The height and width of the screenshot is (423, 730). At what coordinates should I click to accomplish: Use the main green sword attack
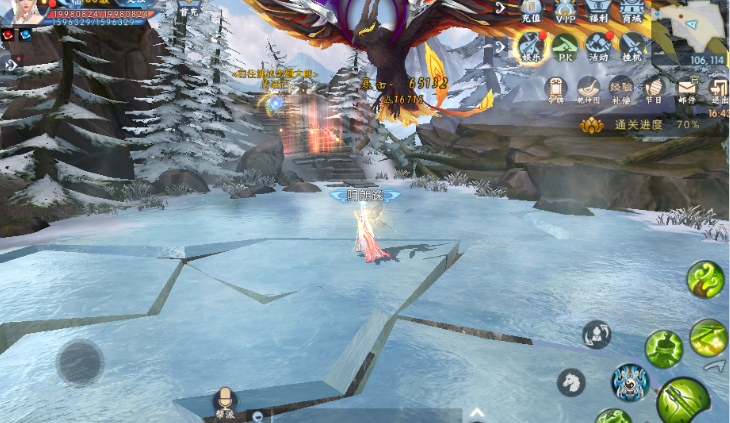pyautogui.click(x=683, y=401)
